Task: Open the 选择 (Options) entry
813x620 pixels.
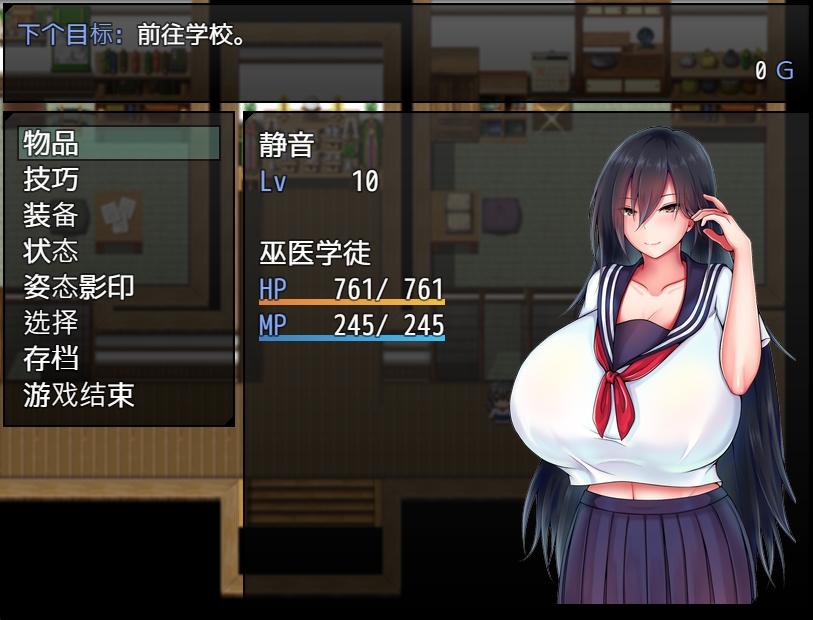Action: click(x=119, y=323)
